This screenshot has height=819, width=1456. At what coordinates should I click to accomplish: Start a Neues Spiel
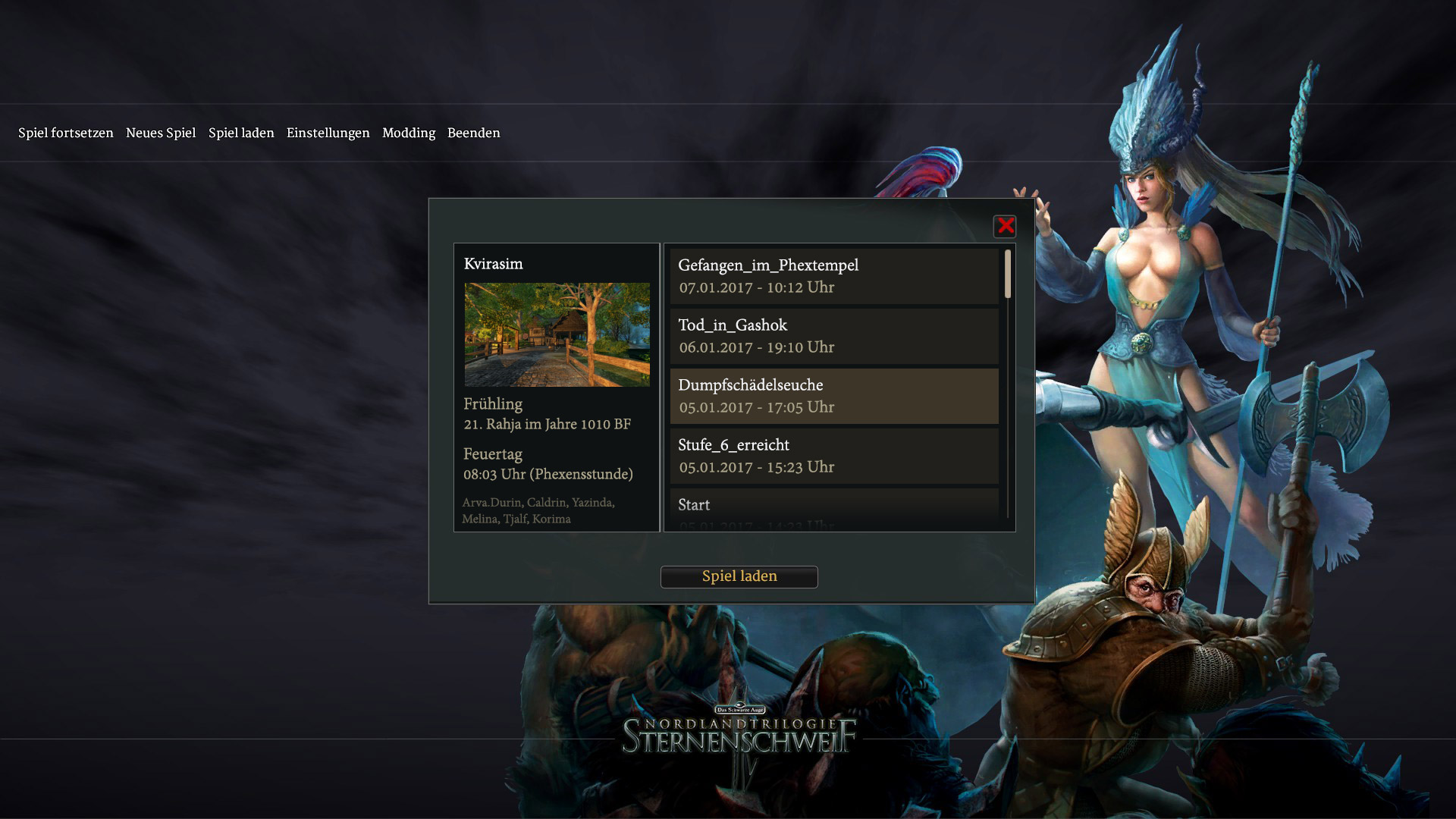(x=161, y=133)
